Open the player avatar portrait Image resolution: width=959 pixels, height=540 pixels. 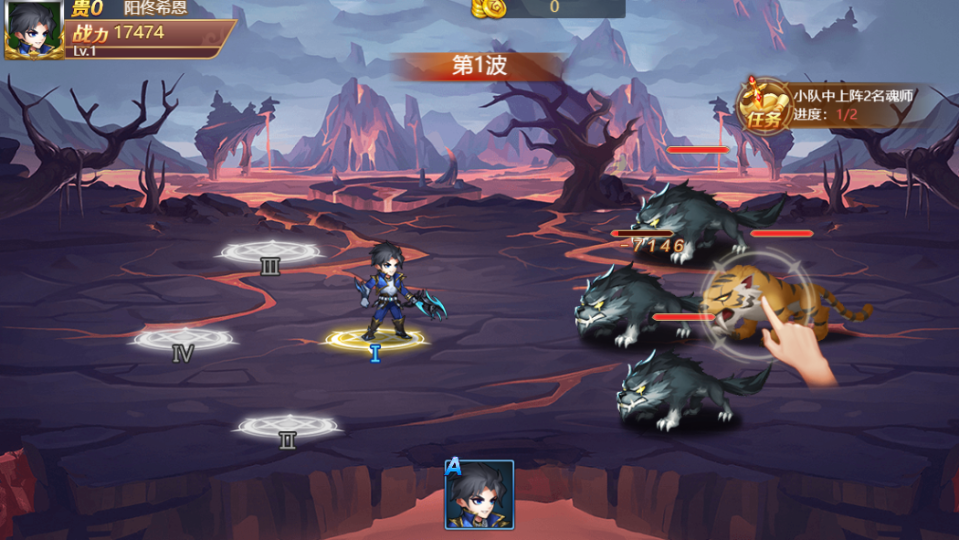click(34, 30)
